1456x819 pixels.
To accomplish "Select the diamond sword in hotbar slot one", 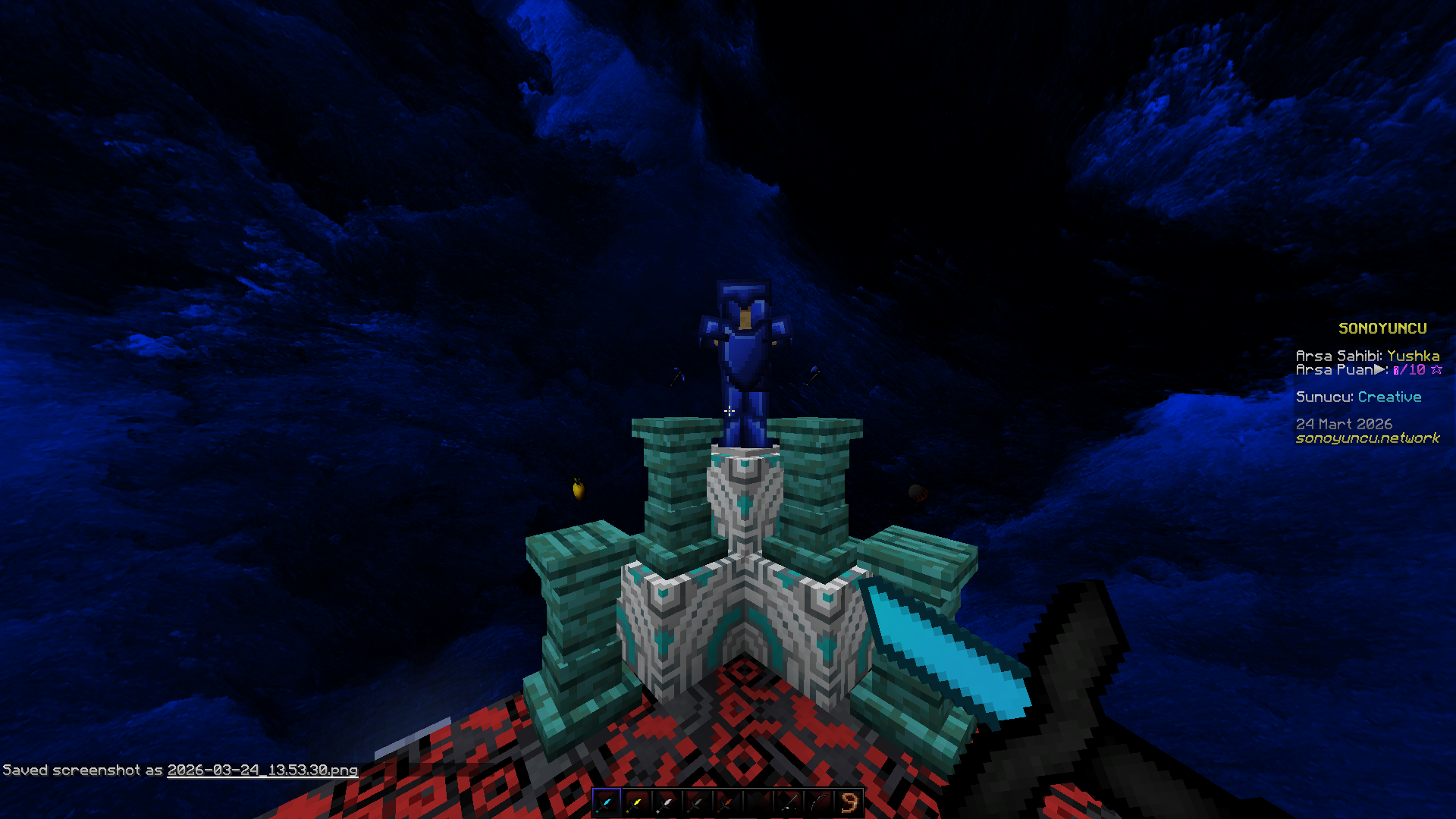I will [x=606, y=802].
